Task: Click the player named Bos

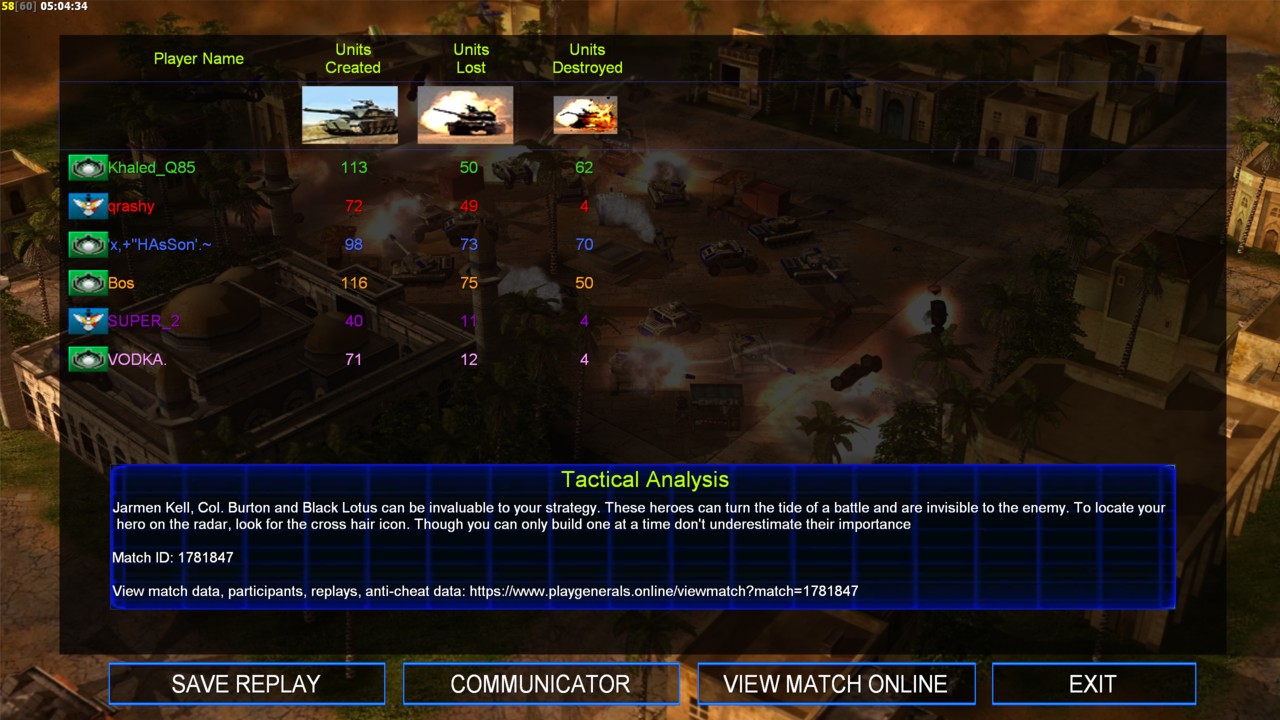Action: [121, 283]
